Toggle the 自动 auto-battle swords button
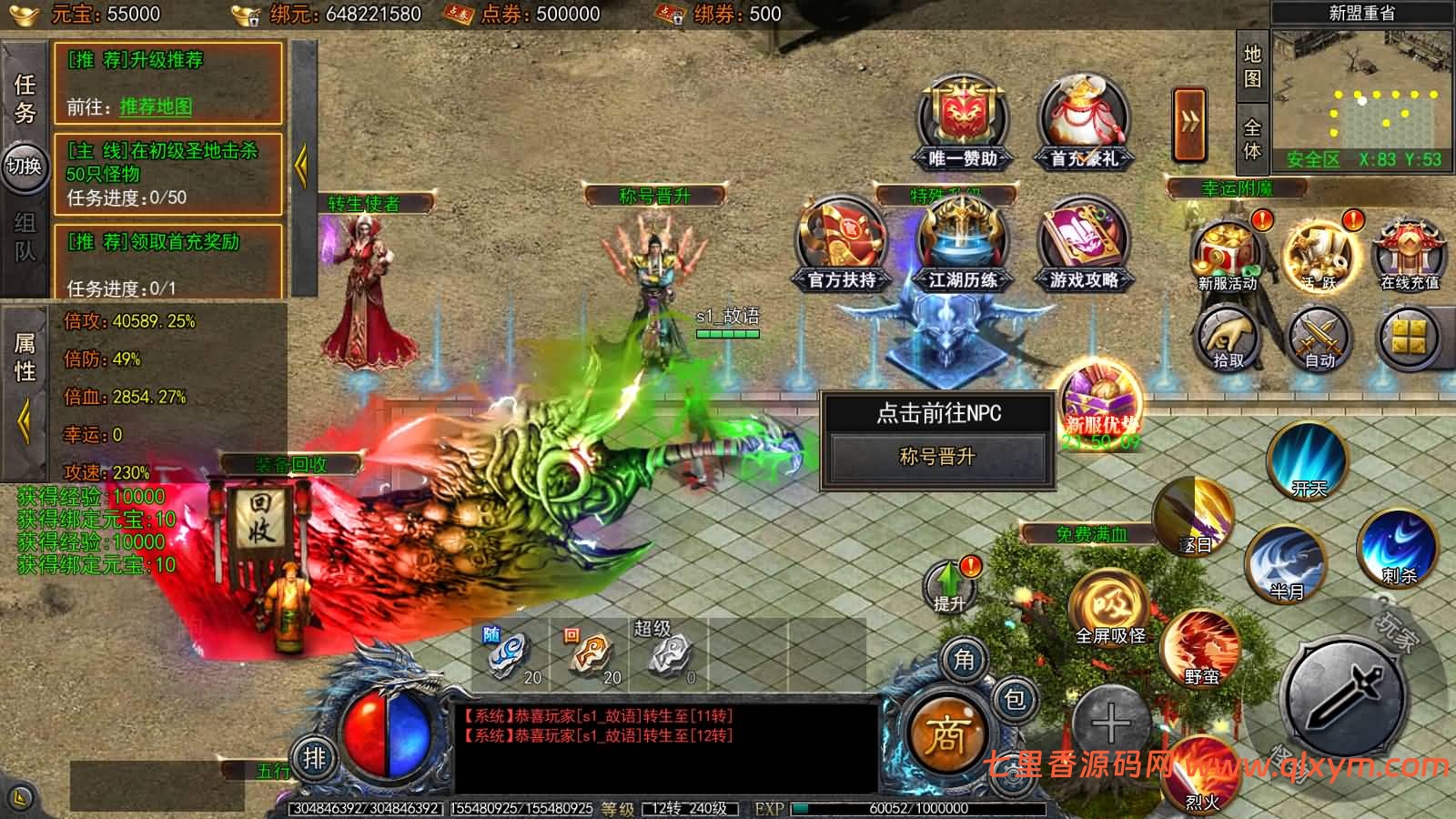Viewport: 1456px width, 819px height. pos(1319,339)
